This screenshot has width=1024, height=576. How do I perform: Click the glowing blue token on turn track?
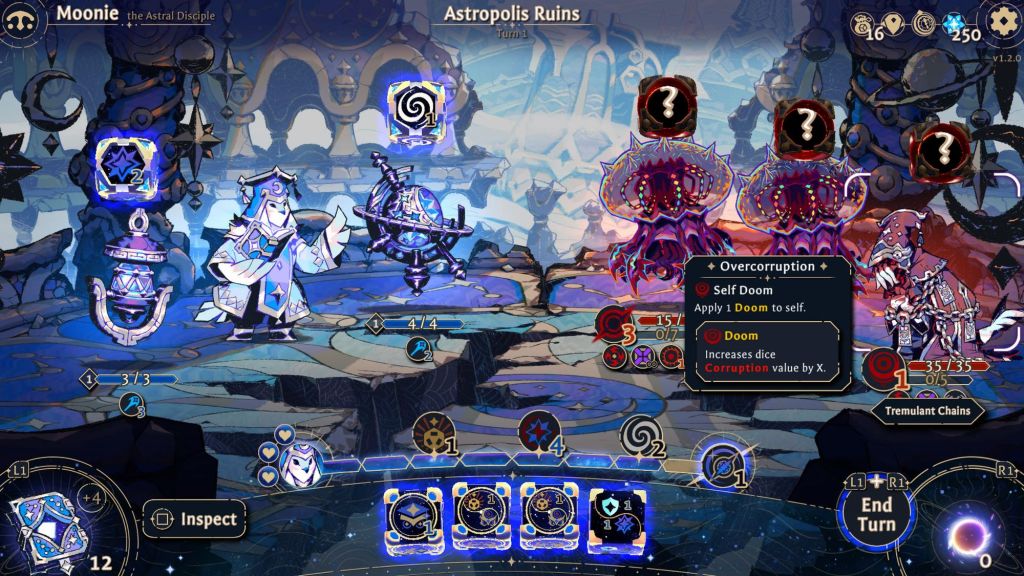coord(721,463)
